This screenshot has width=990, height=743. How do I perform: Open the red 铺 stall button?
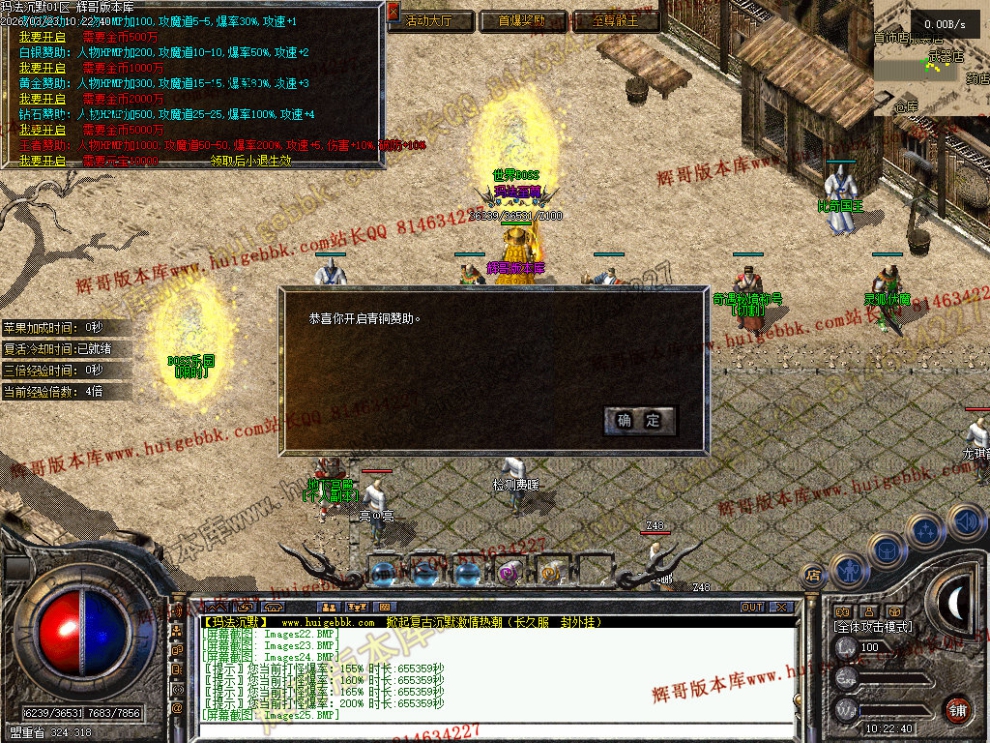[957, 709]
